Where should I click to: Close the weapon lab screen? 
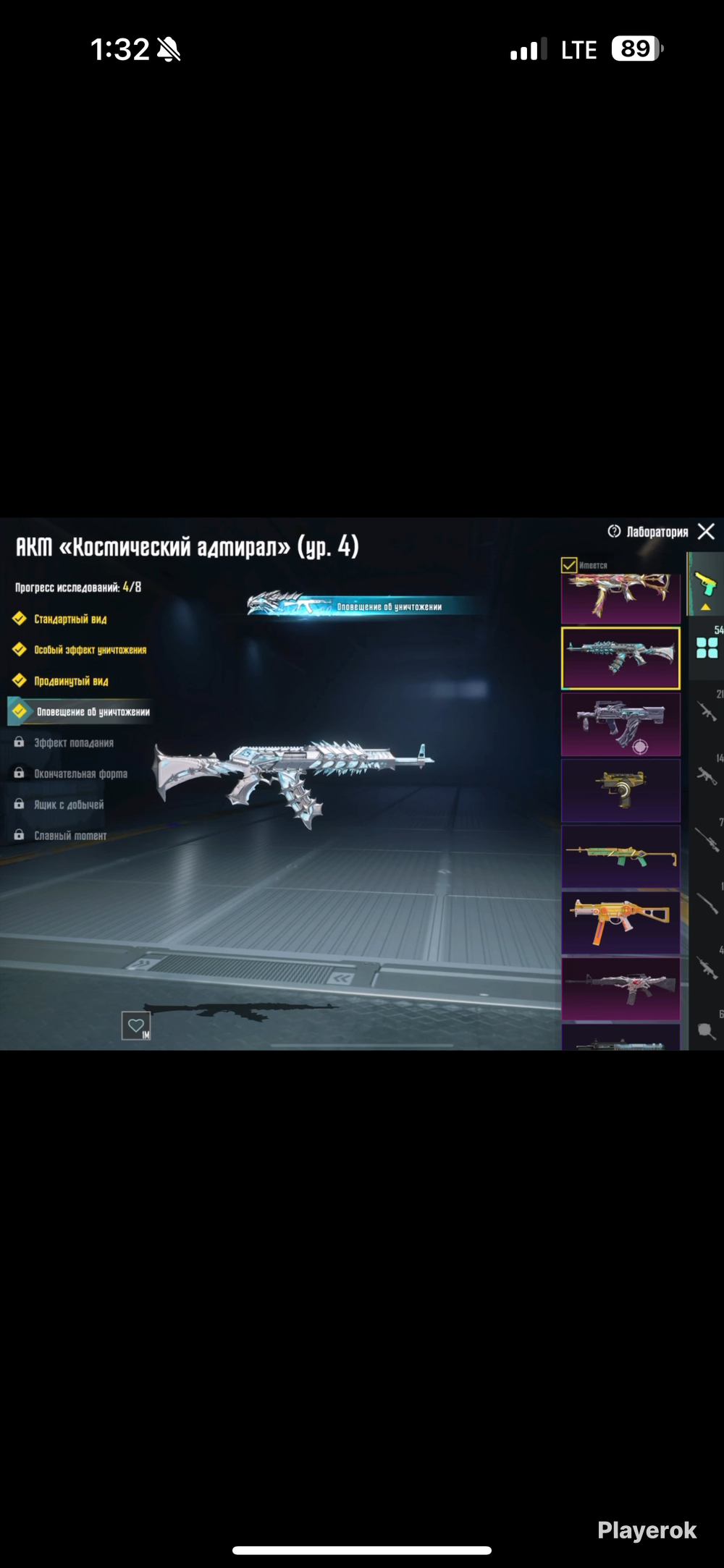[706, 532]
